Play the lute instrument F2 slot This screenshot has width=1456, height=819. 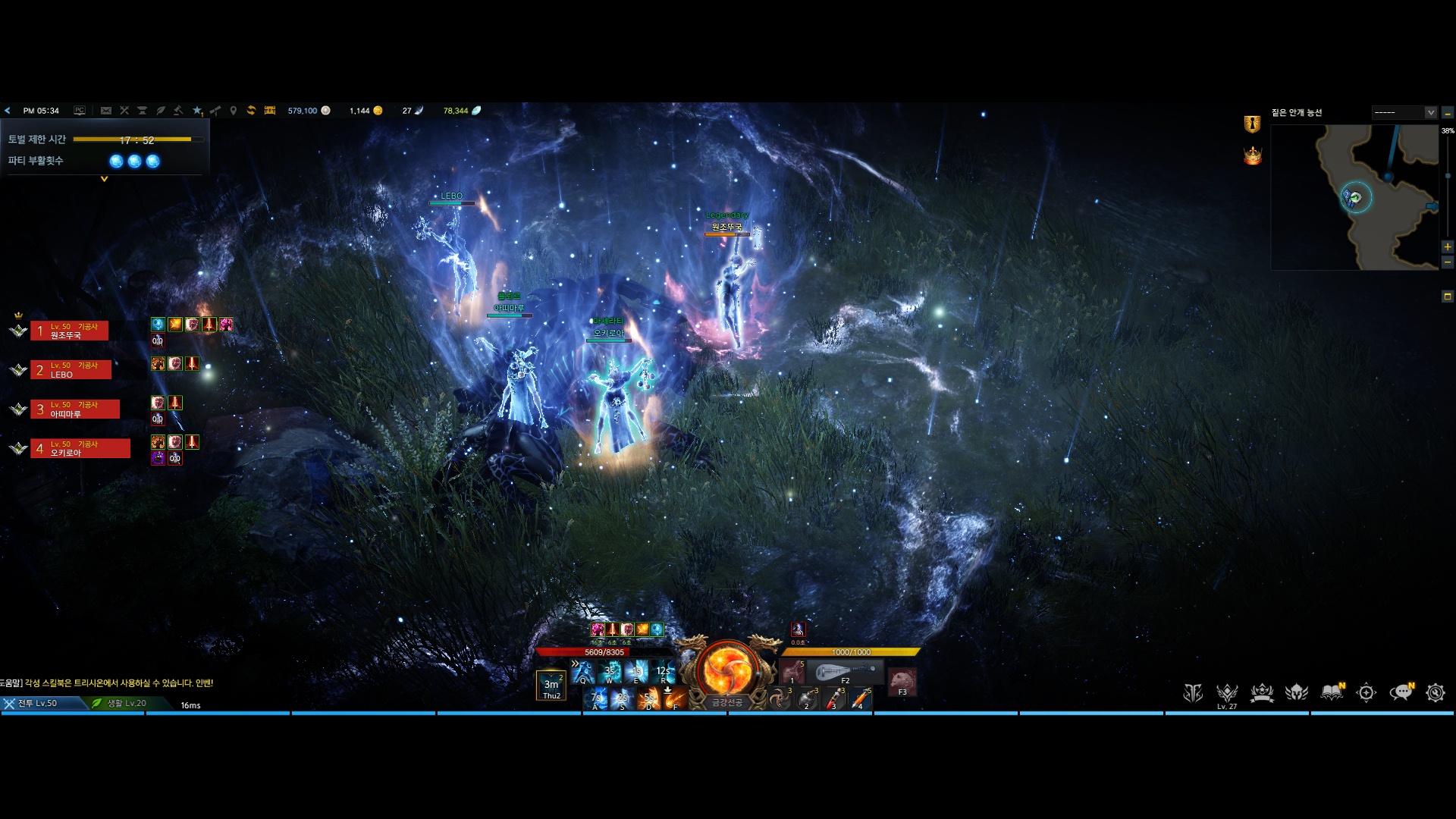tap(845, 672)
